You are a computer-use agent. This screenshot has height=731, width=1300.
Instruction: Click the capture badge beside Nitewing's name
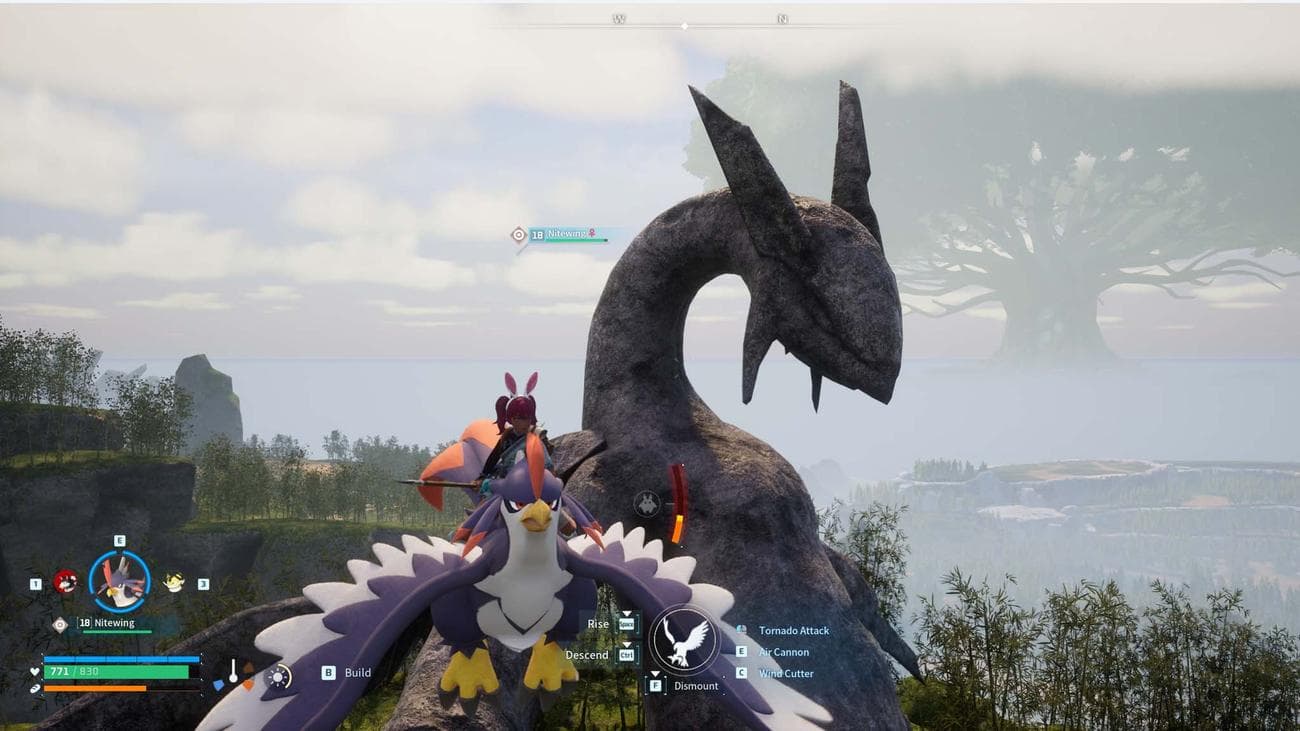[58, 624]
